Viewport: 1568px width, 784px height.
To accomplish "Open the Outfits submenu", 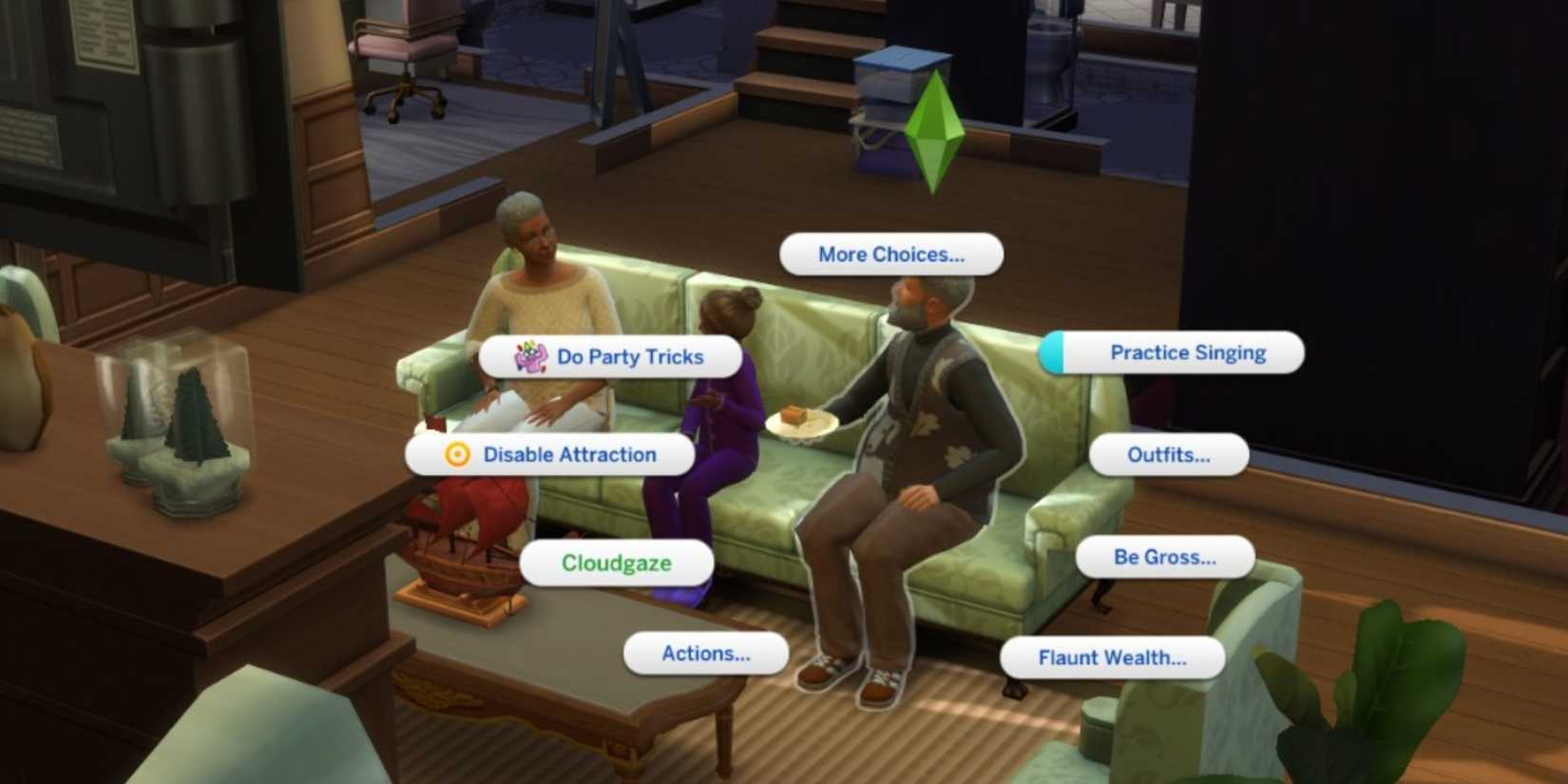I will click(1168, 454).
